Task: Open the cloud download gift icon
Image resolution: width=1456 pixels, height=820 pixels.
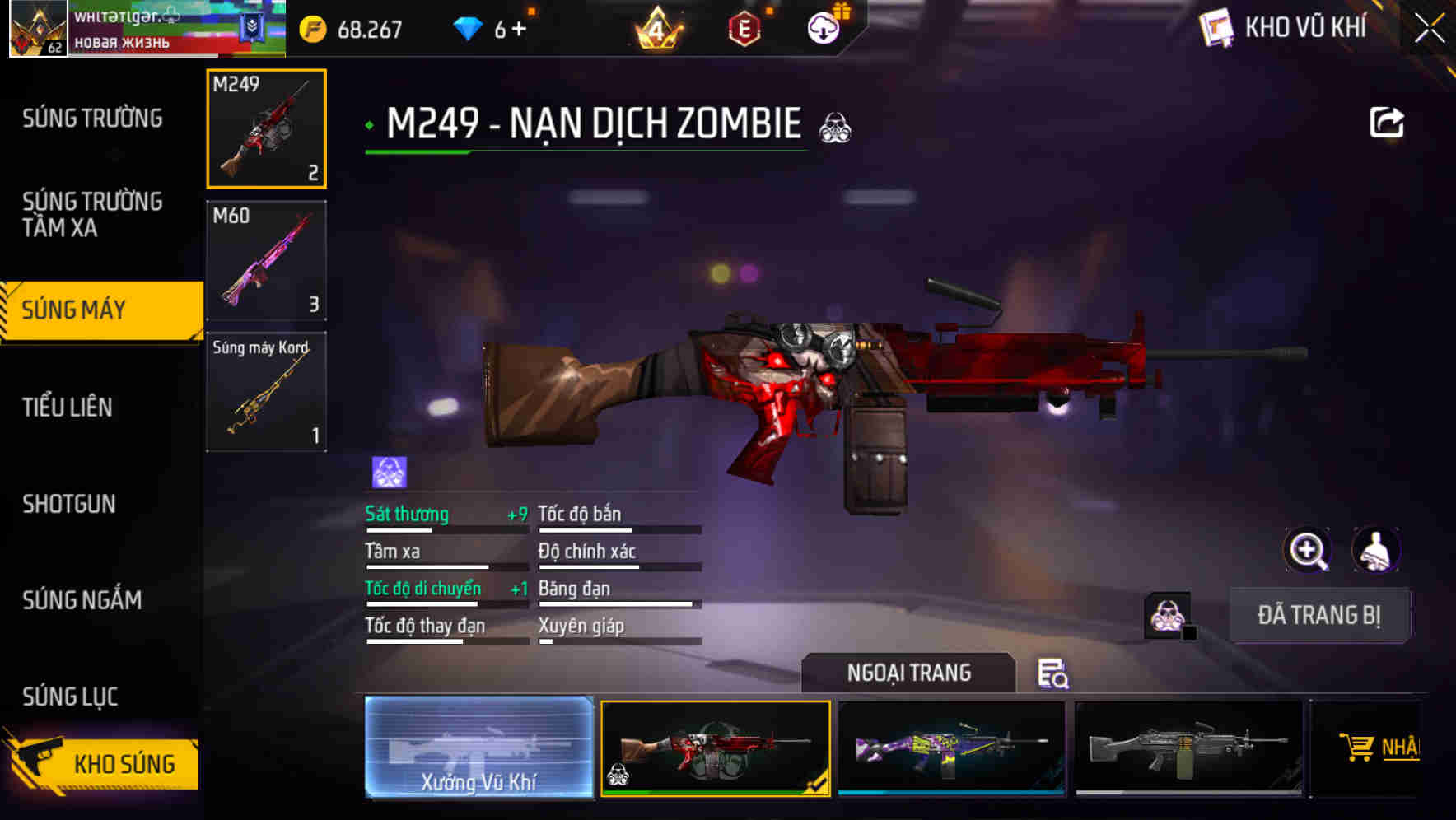Action: coord(824,28)
